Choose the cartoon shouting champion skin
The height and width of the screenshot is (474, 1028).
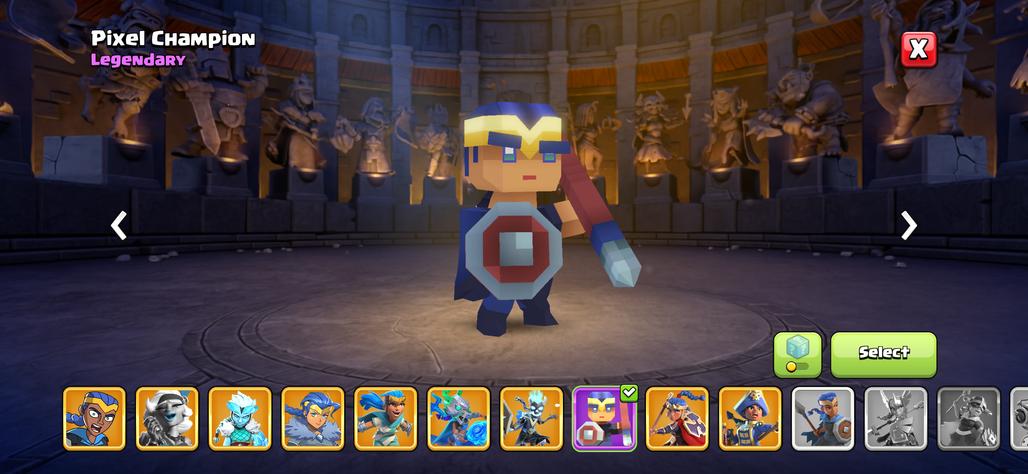95,418
